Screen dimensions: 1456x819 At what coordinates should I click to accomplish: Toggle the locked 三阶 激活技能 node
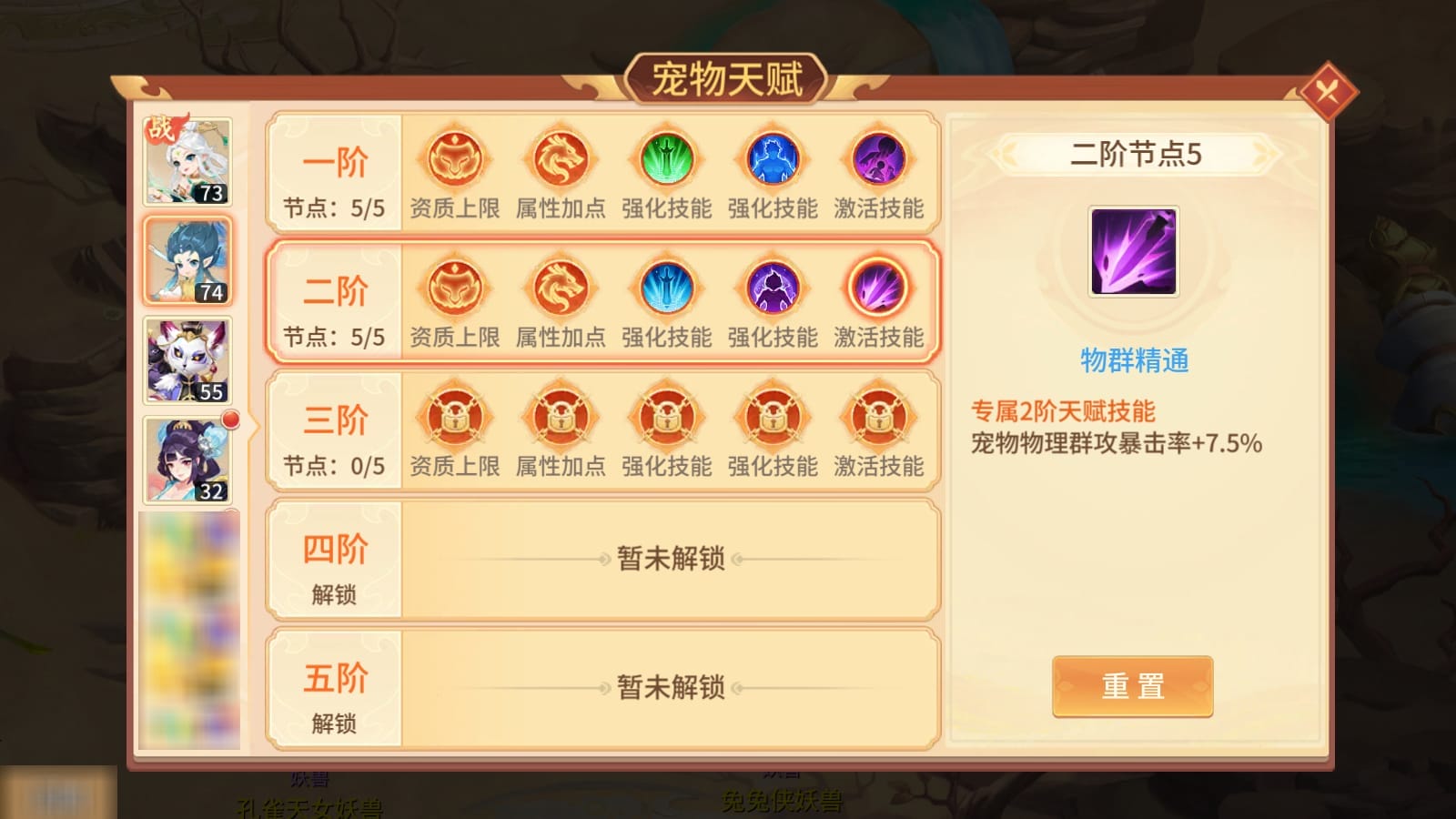(878, 418)
